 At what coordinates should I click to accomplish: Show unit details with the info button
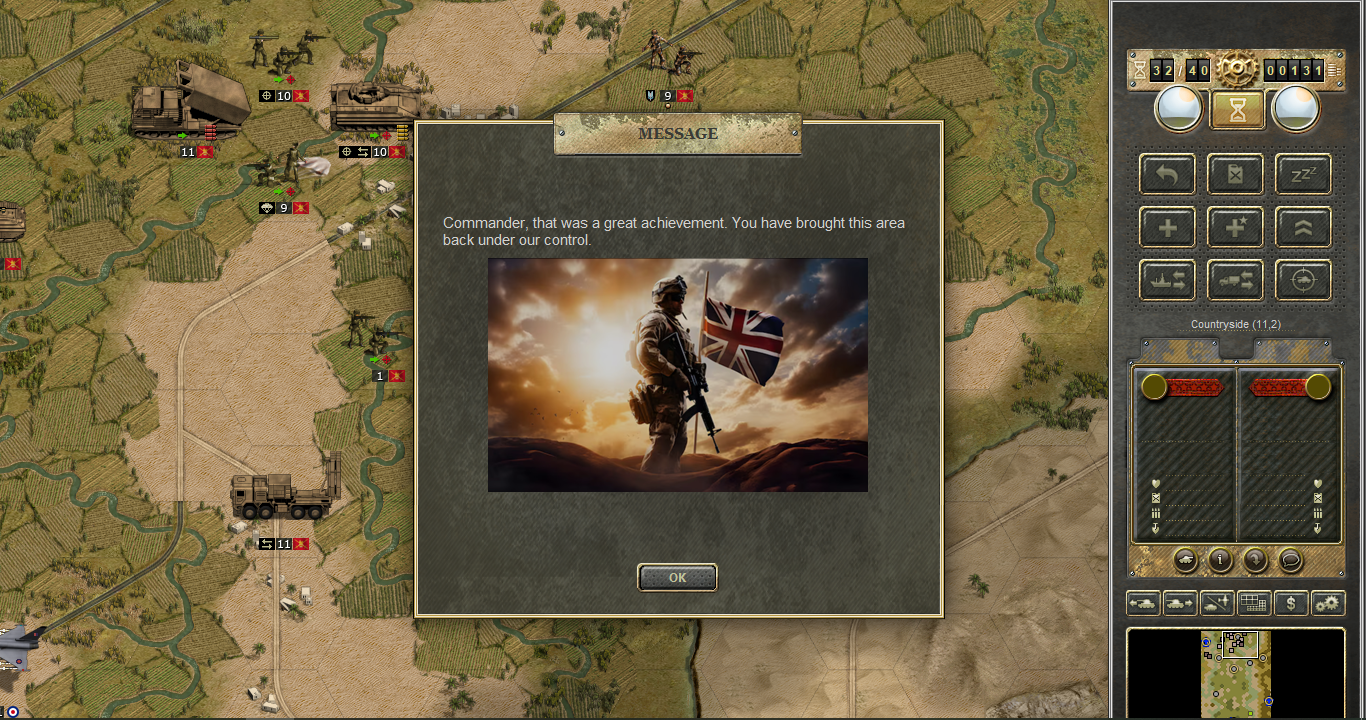click(x=1220, y=560)
